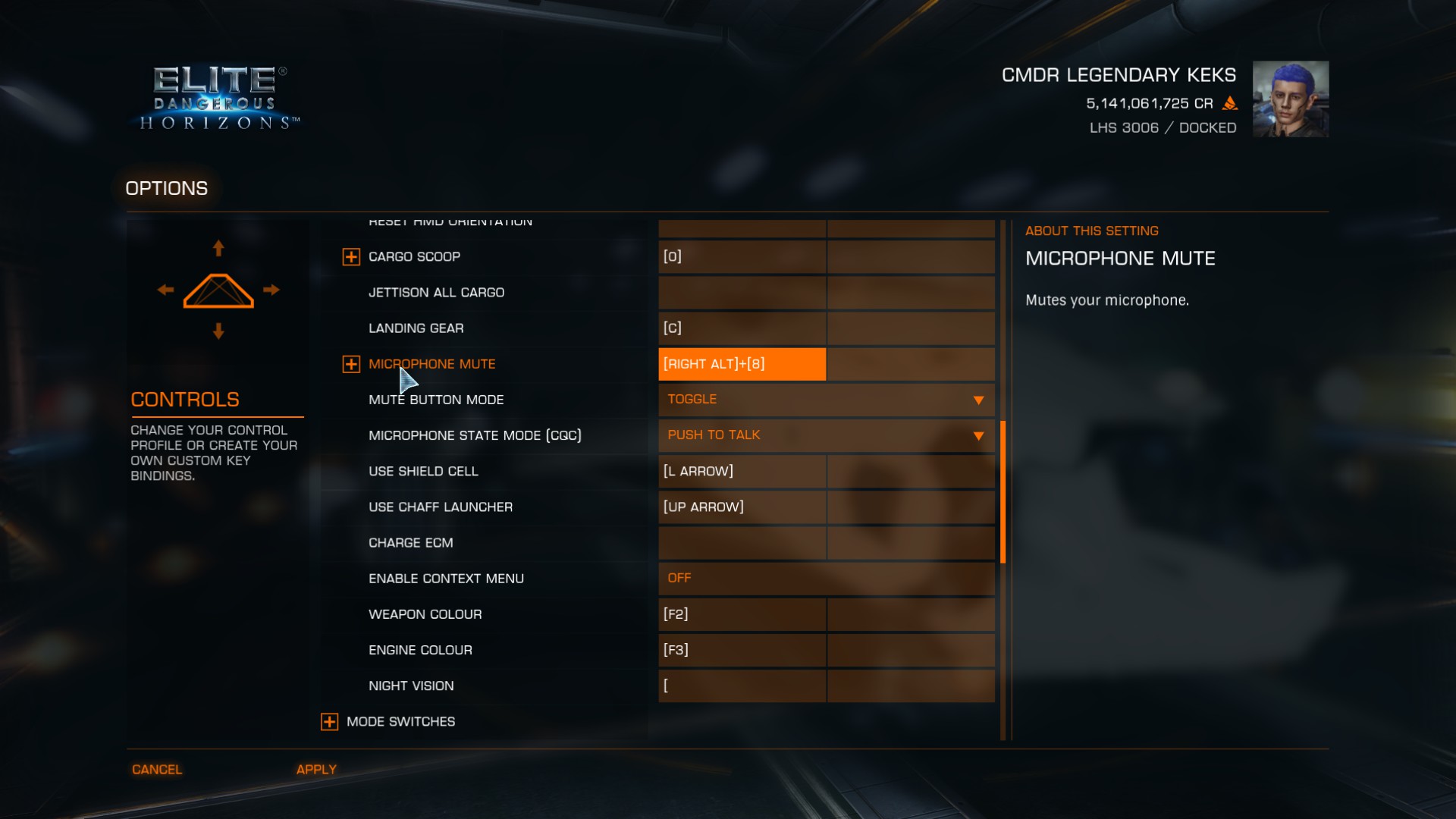Image resolution: width=1456 pixels, height=819 pixels.
Task: Apply the control binding changes
Action: (x=316, y=770)
